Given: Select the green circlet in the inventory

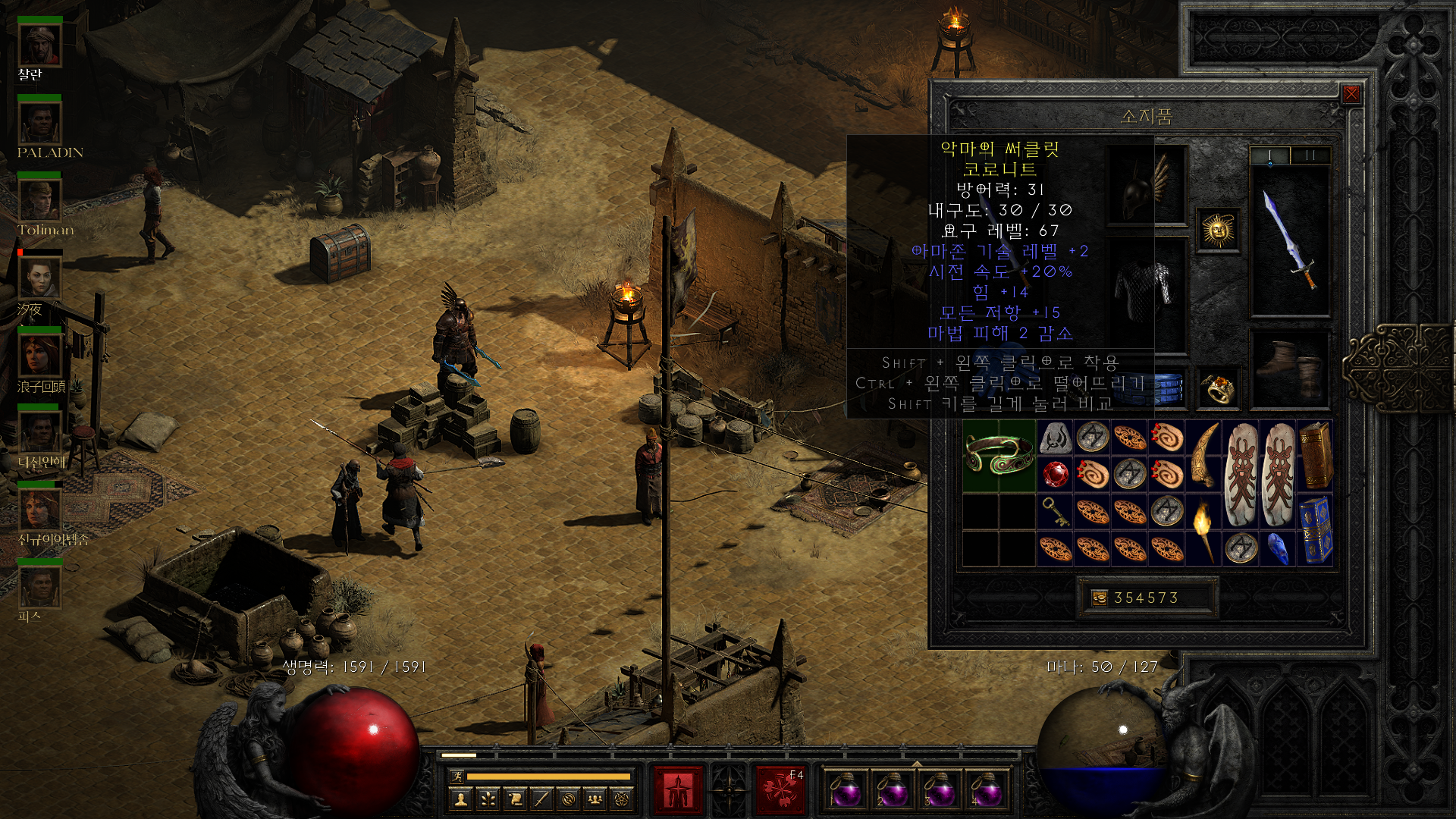Looking at the screenshot, I should point(999,456).
